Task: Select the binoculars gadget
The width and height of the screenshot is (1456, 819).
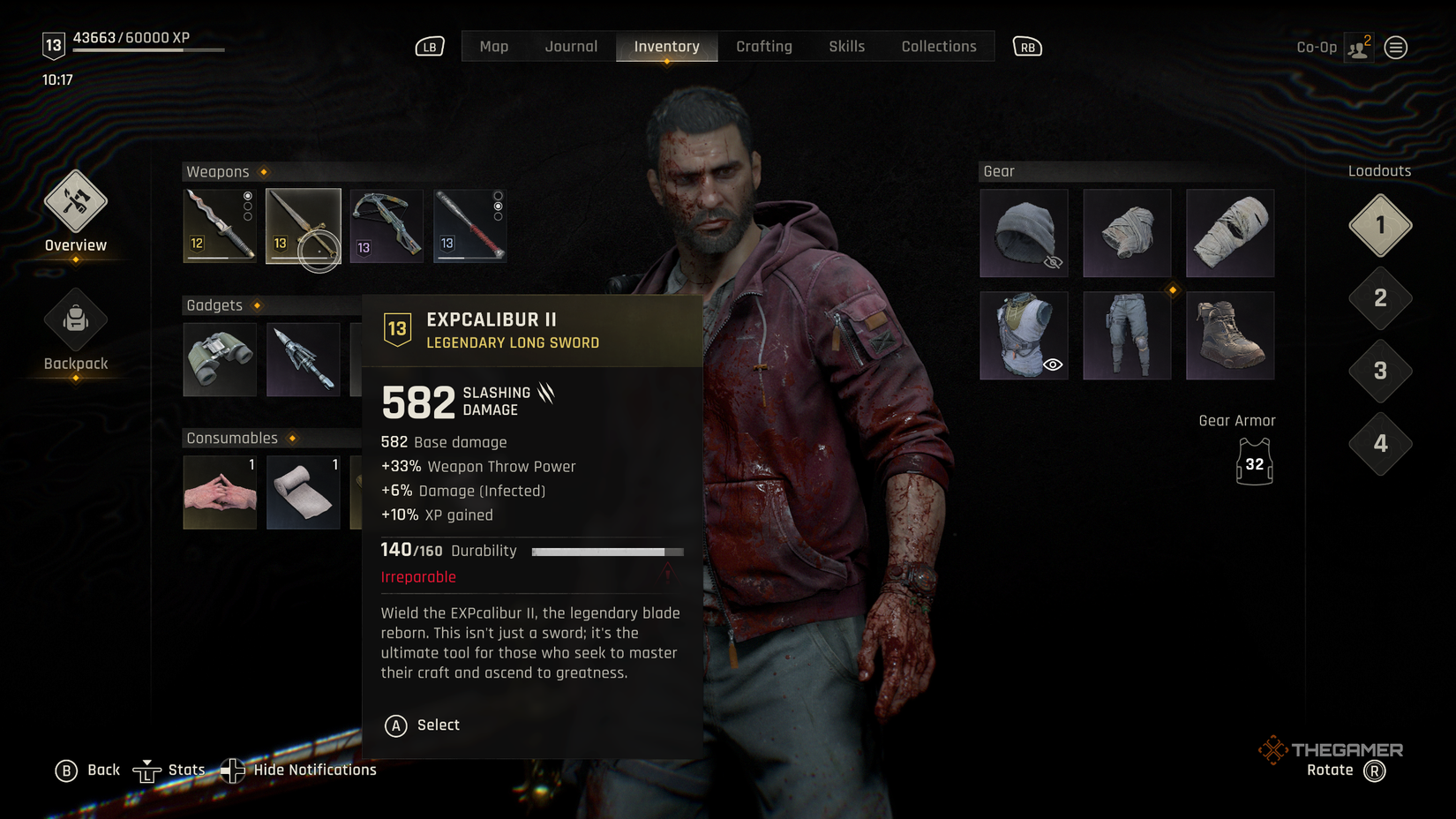Action: pos(219,359)
